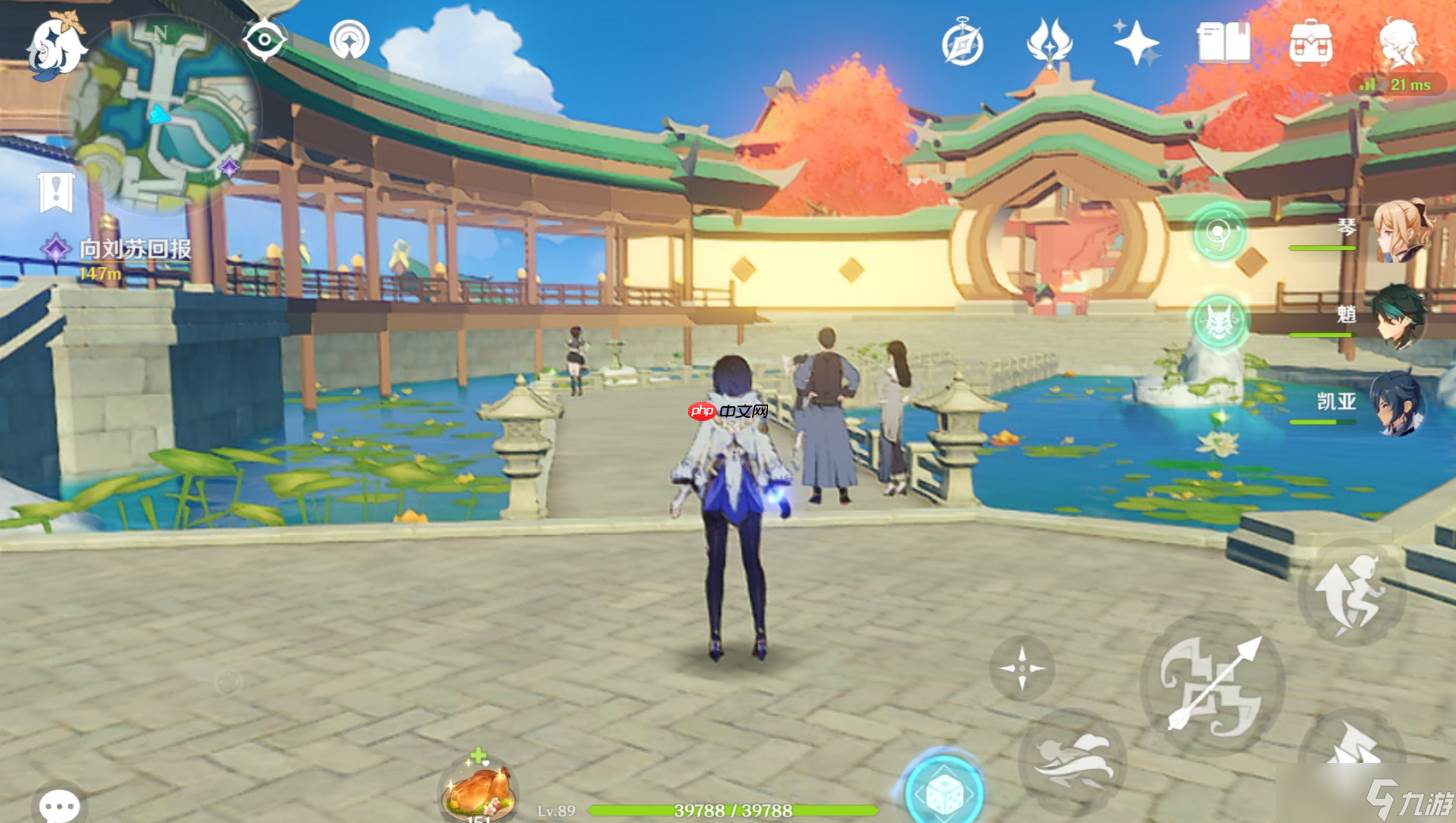Open the adventurer handbook book icon
The height and width of the screenshot is (823, 1456).
pyautogui.click(x=1223, y=43)
